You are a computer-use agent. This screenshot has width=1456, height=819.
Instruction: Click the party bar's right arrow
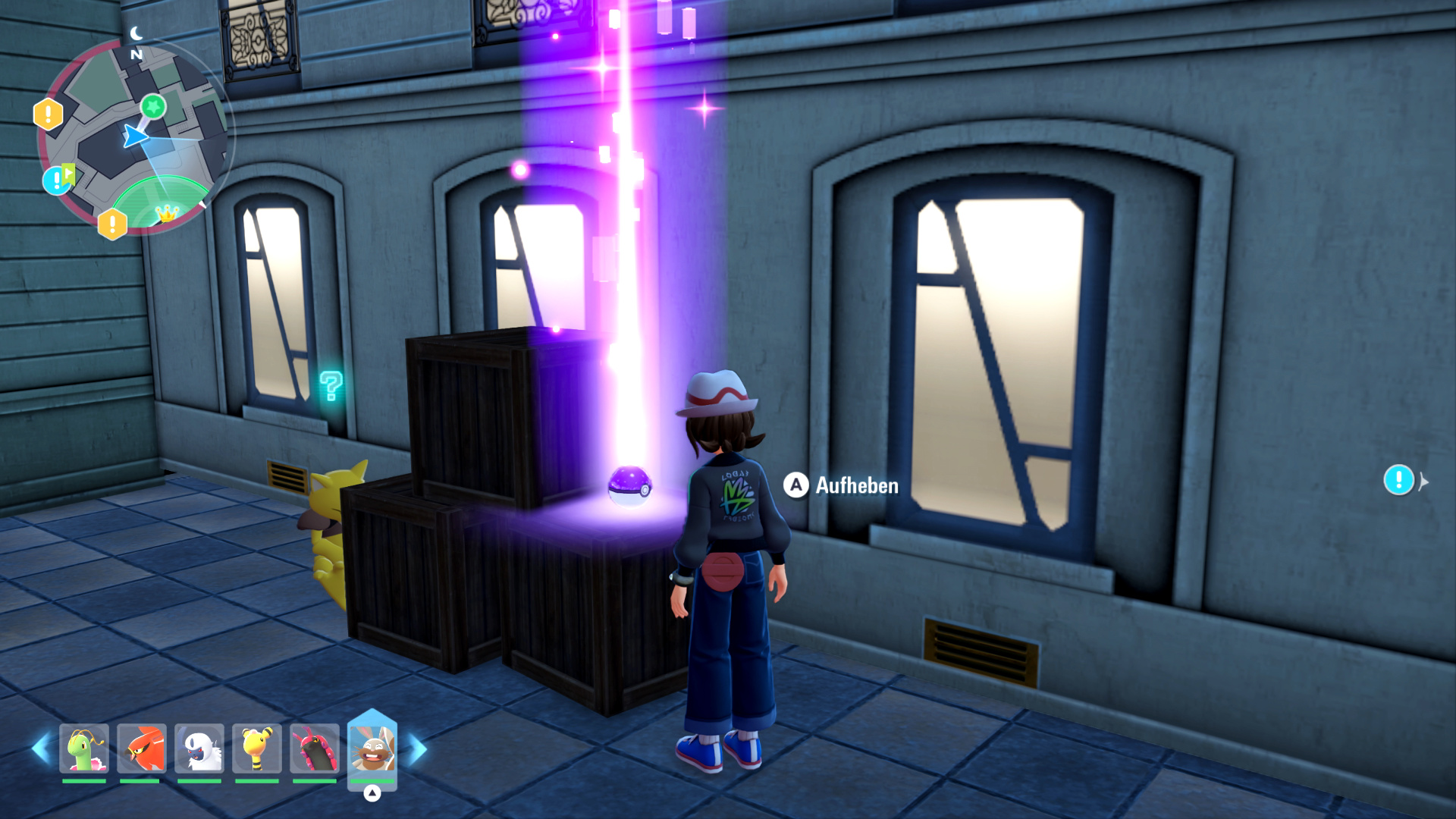[x=418, y=750]
